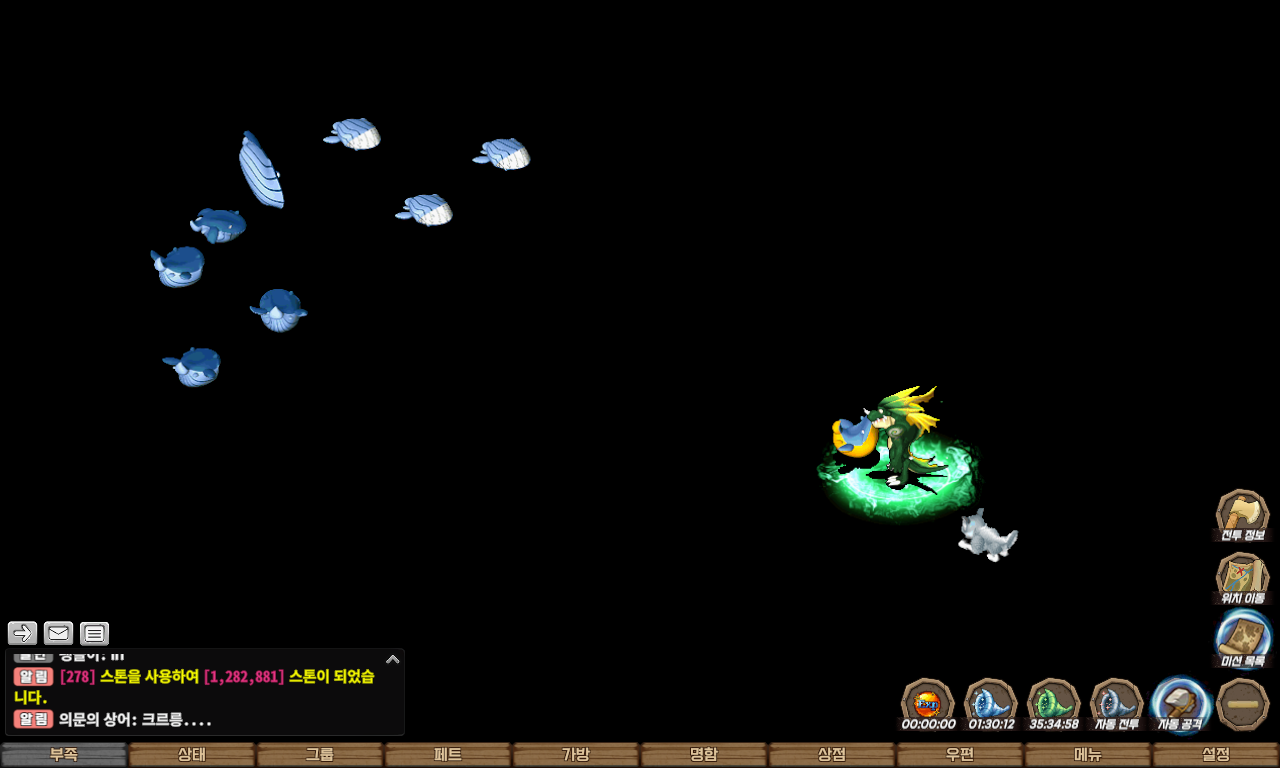Collapse the icon tray with minus button
Image resolution: width=1280 pixels, height=768 pixels.
(1243, 704)
